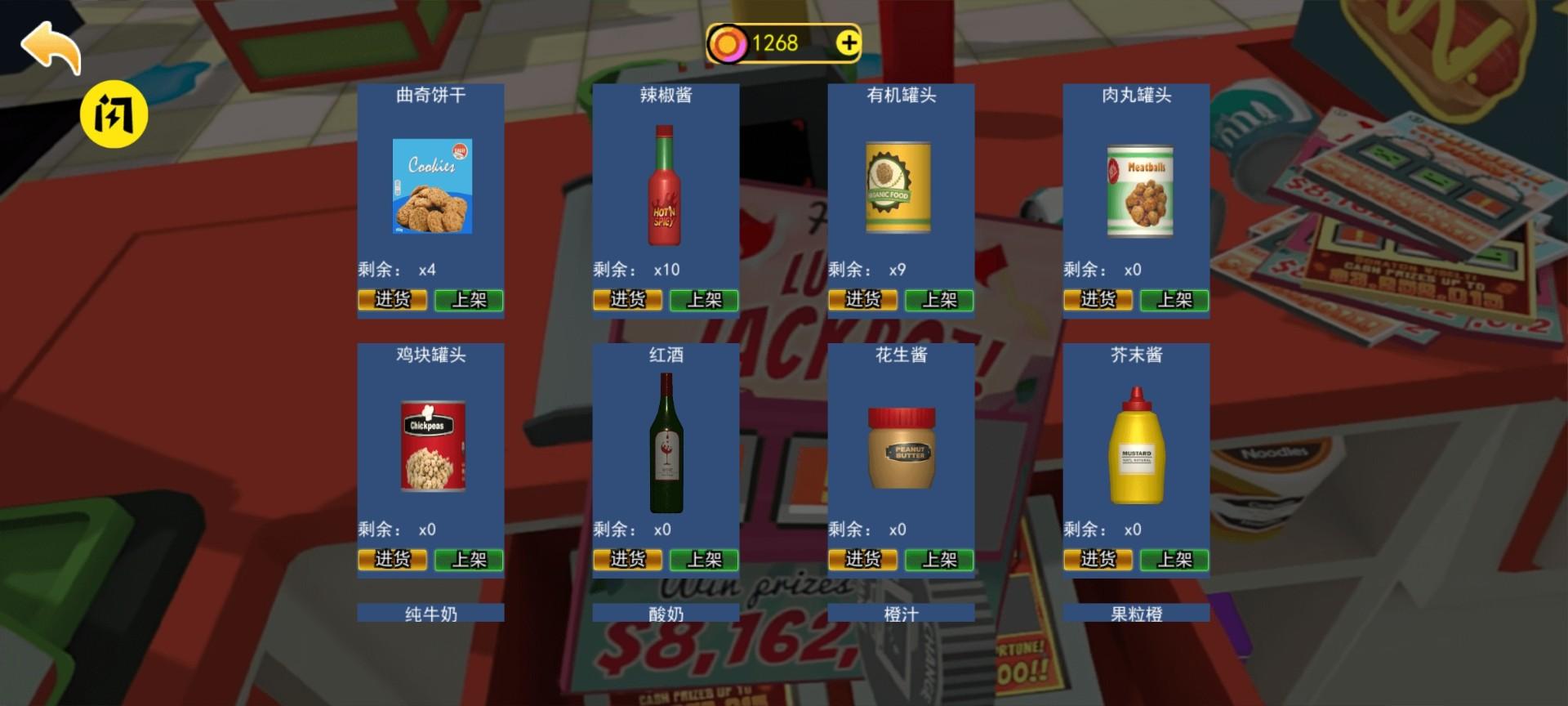Click the 进货 button for 有机罐头
Viewport: 1568px width, 706px height.
pos(862,300)
